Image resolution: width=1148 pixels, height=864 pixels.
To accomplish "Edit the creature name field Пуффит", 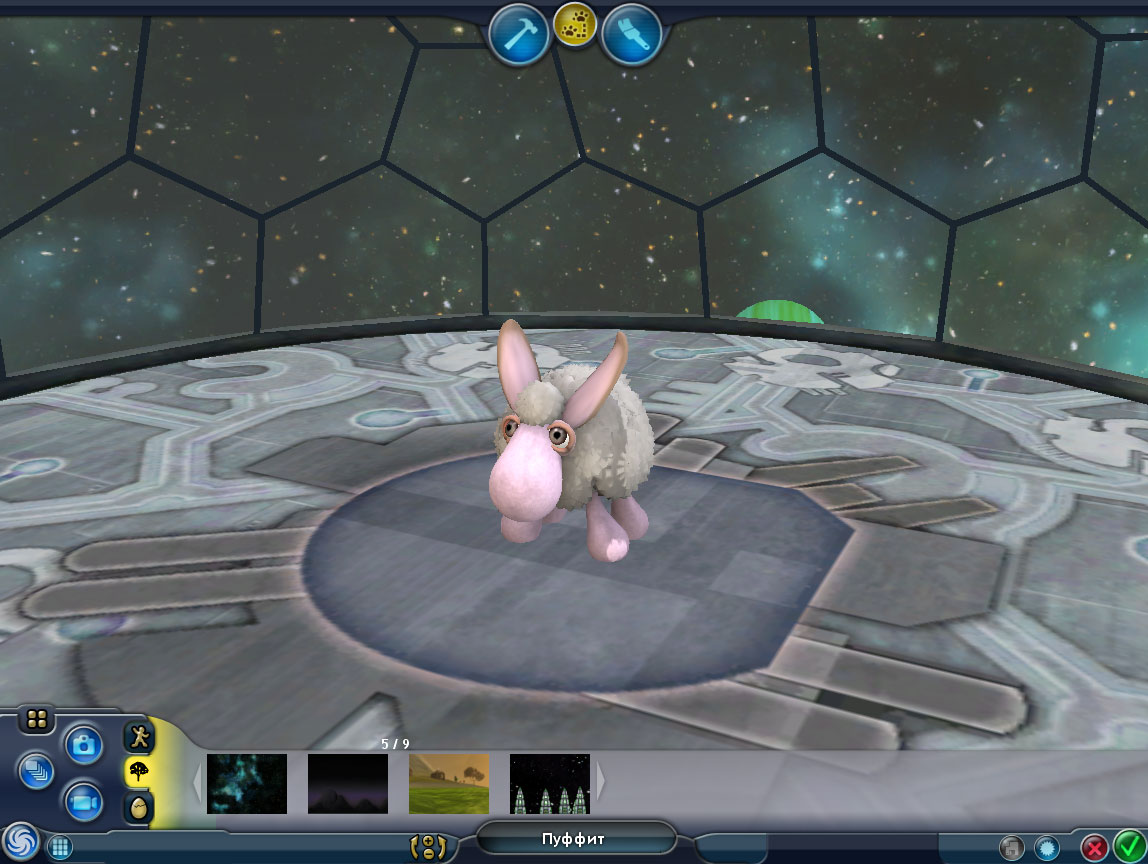I will click(x=575, y=839).
